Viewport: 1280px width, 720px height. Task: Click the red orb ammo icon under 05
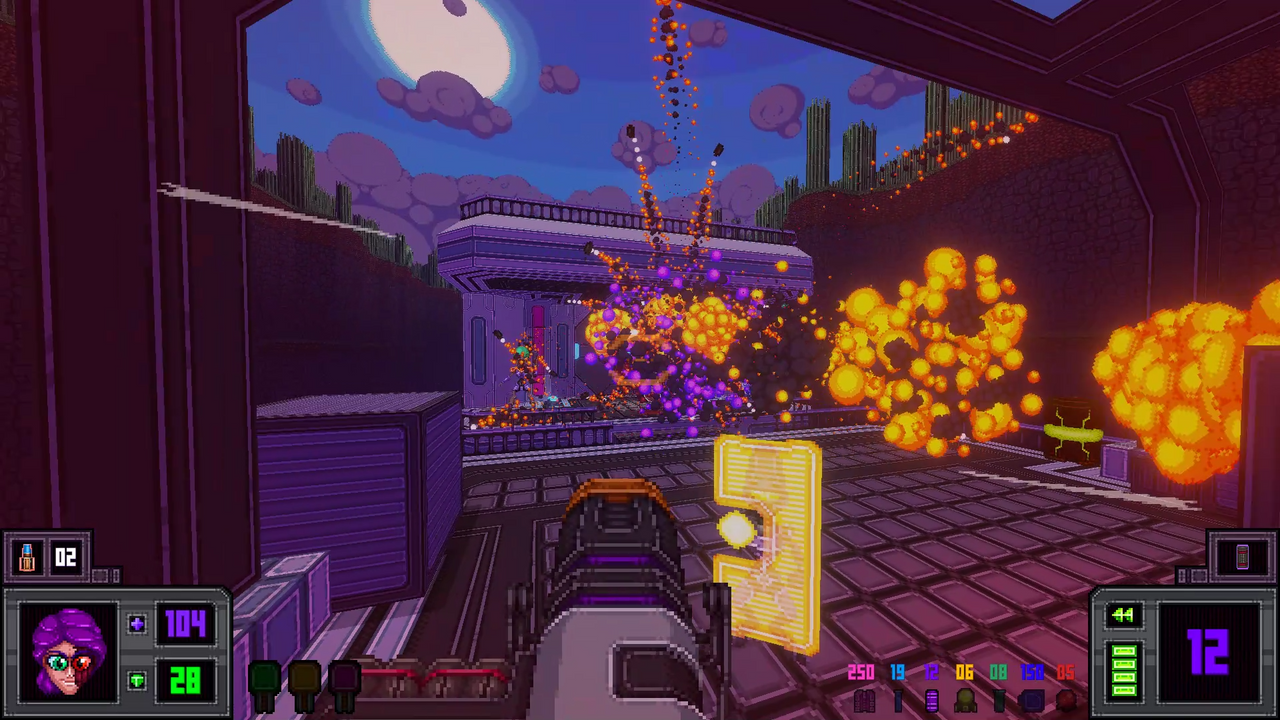click(x=1066, y=700)
